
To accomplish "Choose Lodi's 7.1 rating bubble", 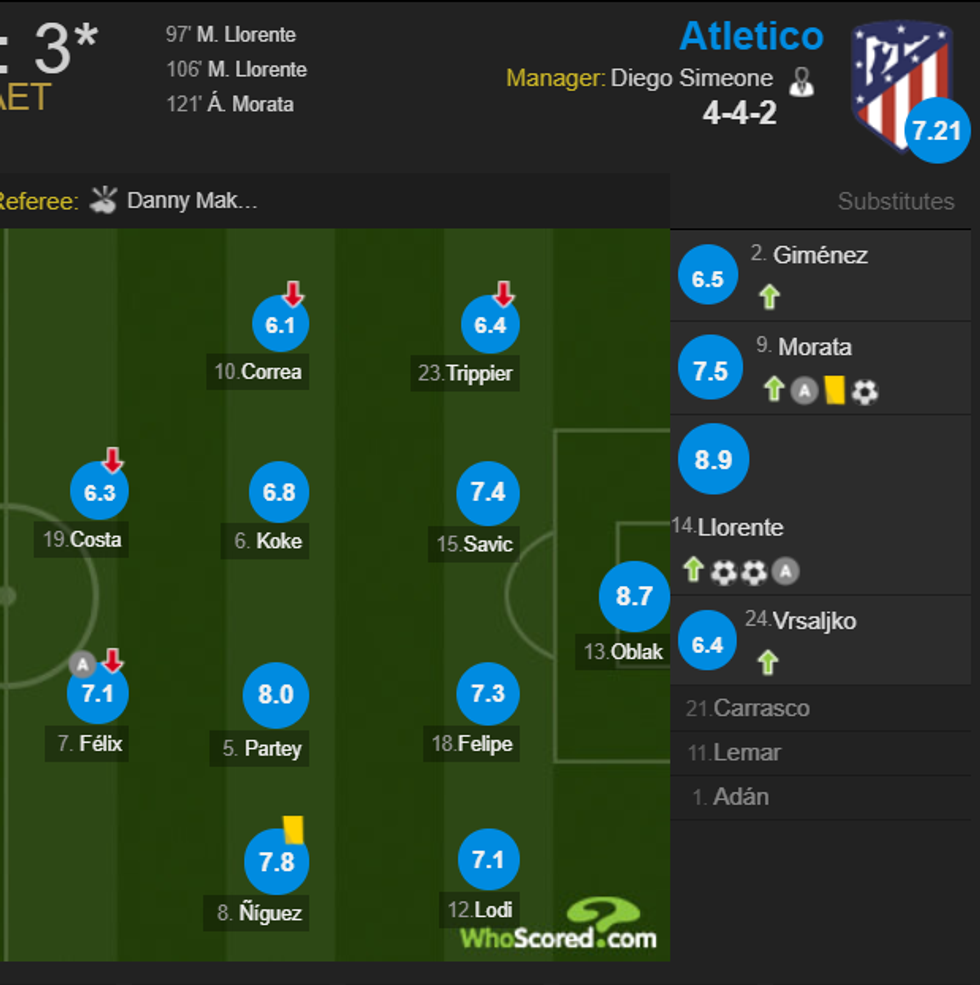I will click(x=488, y=859).
